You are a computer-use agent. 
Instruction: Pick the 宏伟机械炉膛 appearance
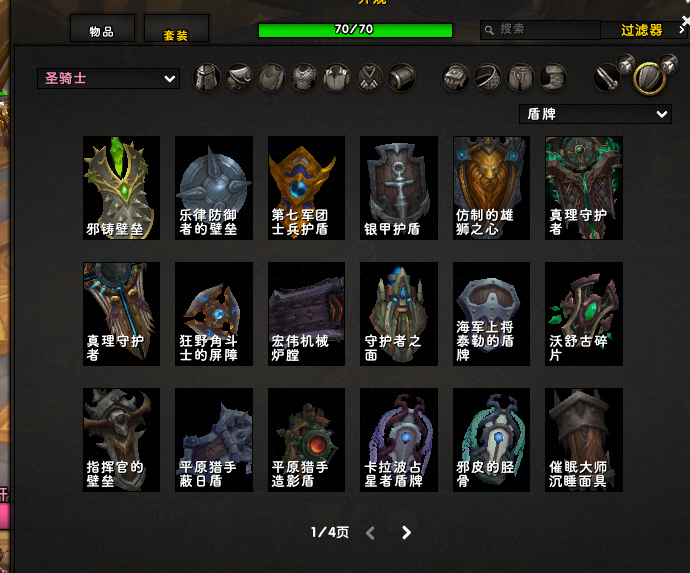click(x=306, y=314)
